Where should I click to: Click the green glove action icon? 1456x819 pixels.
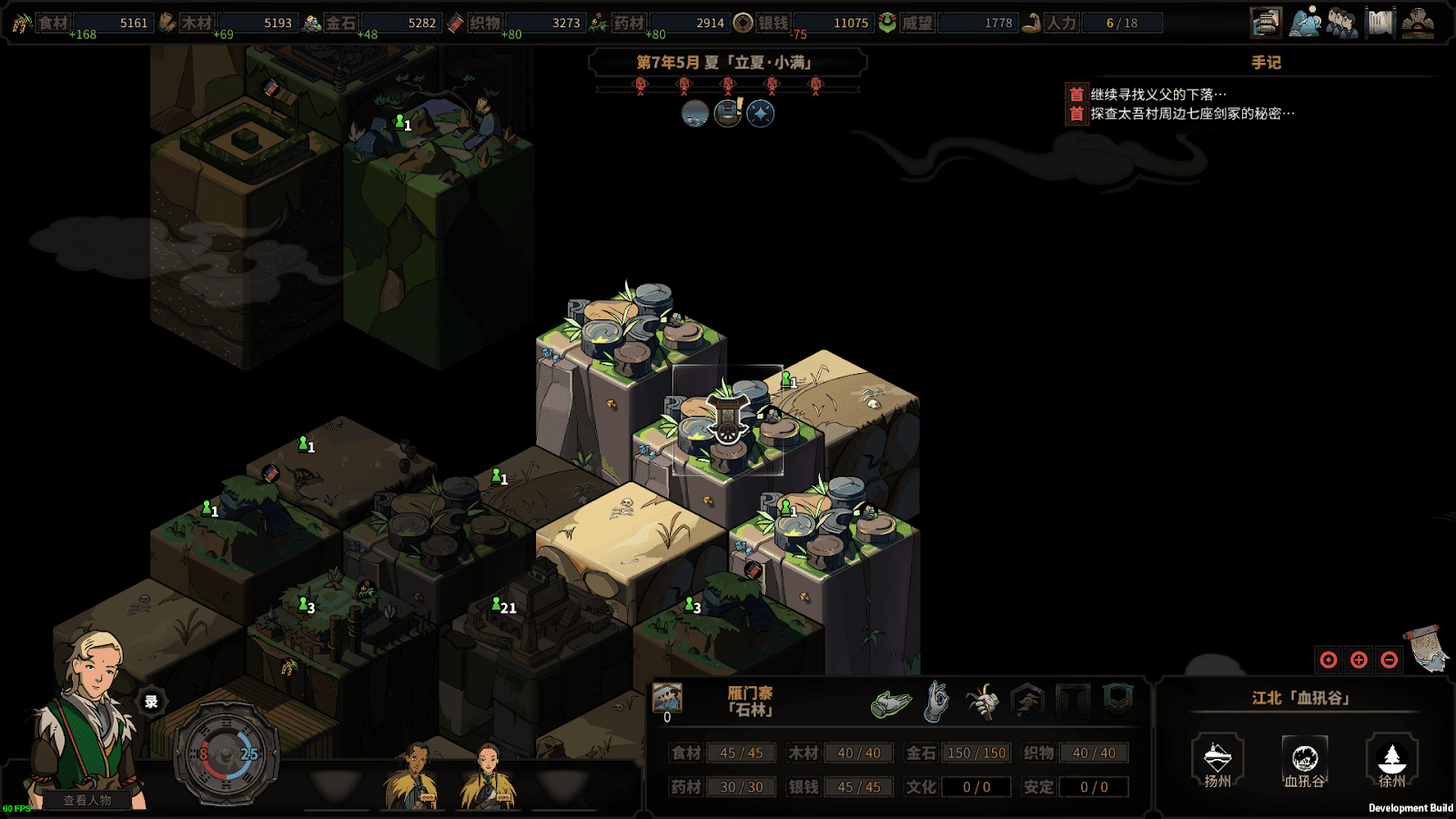(x=891, y=703)
